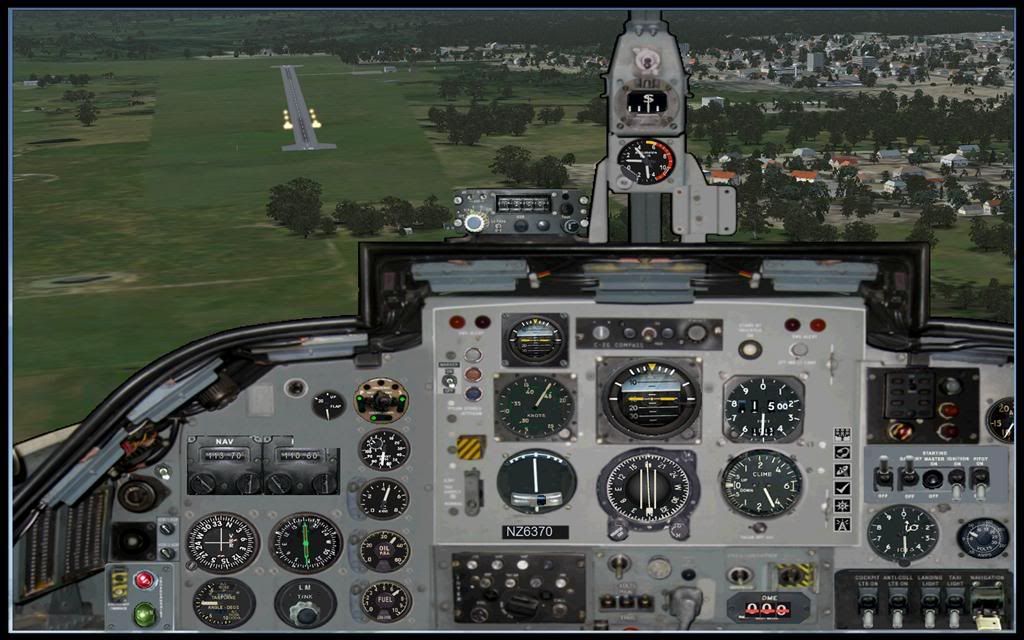
Task: Click the 110.60 radio frequency window
Action: click(x=300, y=454)
